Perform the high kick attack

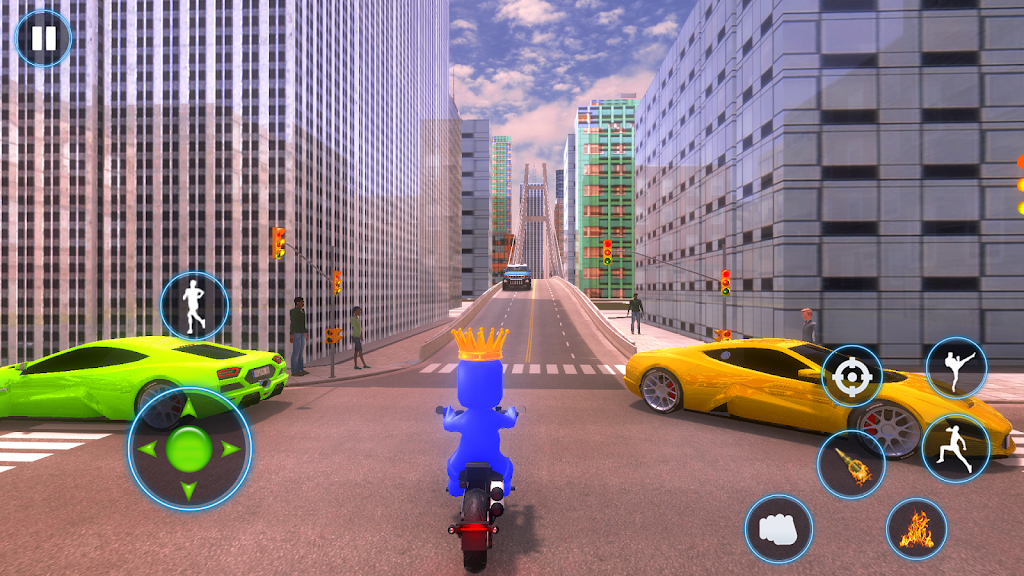click(956, 368)
